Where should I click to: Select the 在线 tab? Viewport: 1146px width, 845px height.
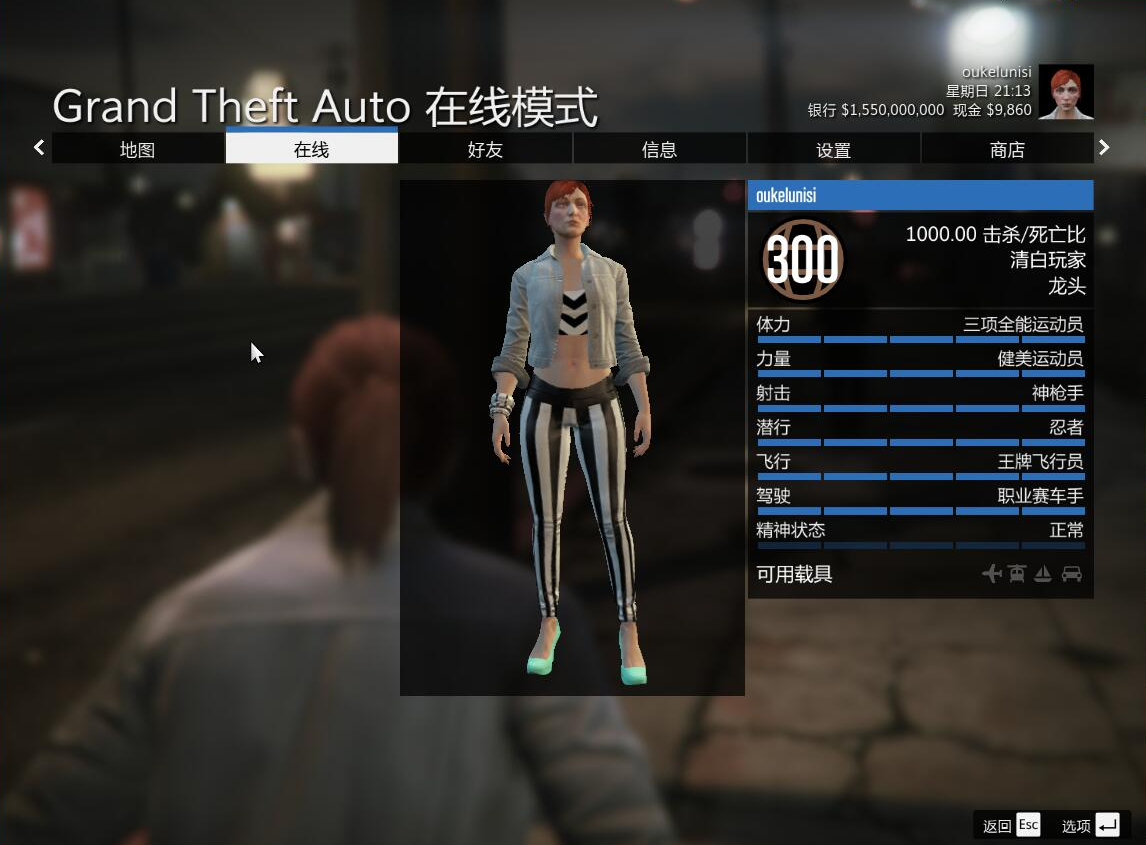pyautogui.click(x=312, y=150)
